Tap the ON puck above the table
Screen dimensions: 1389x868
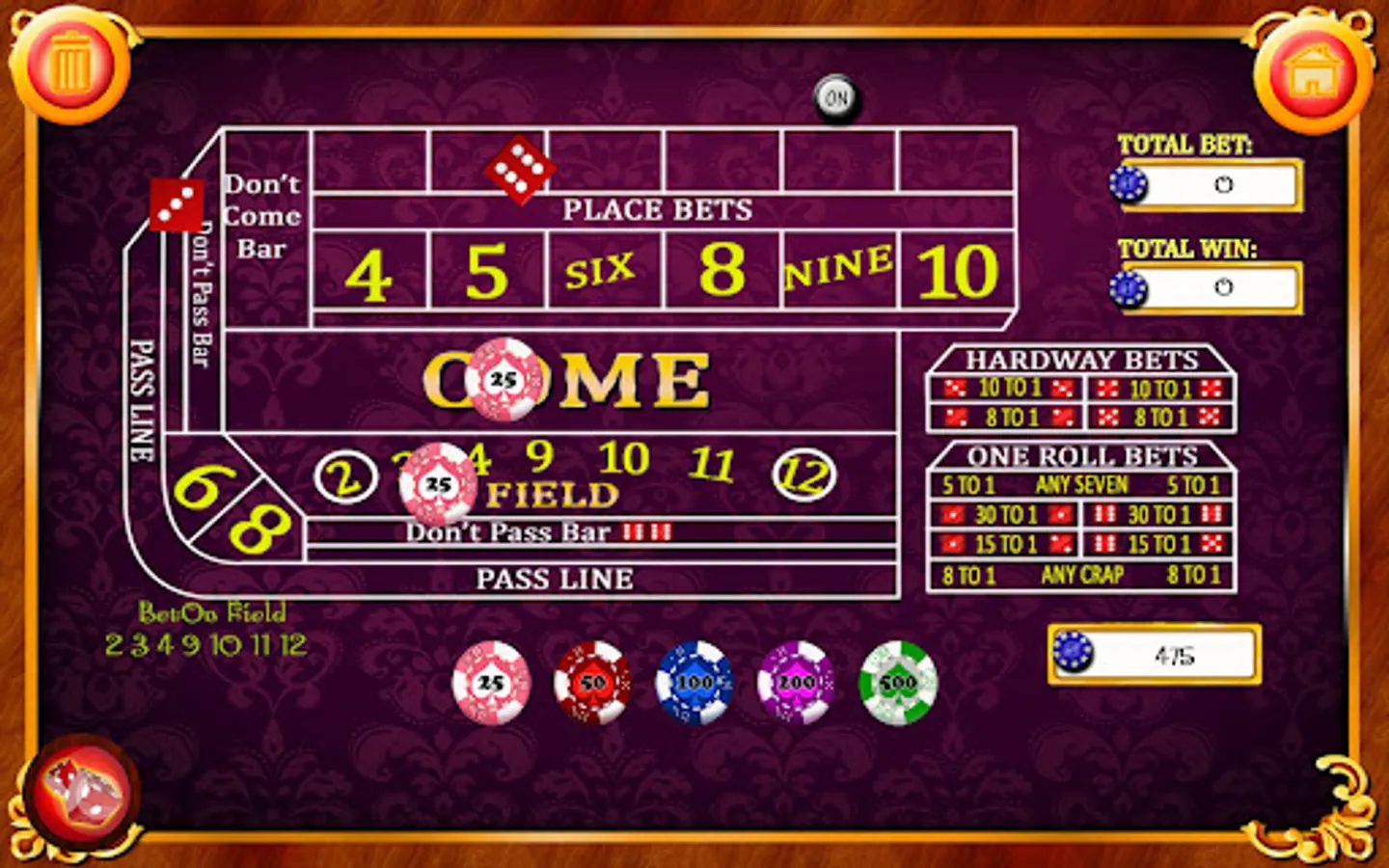(836, 96)
